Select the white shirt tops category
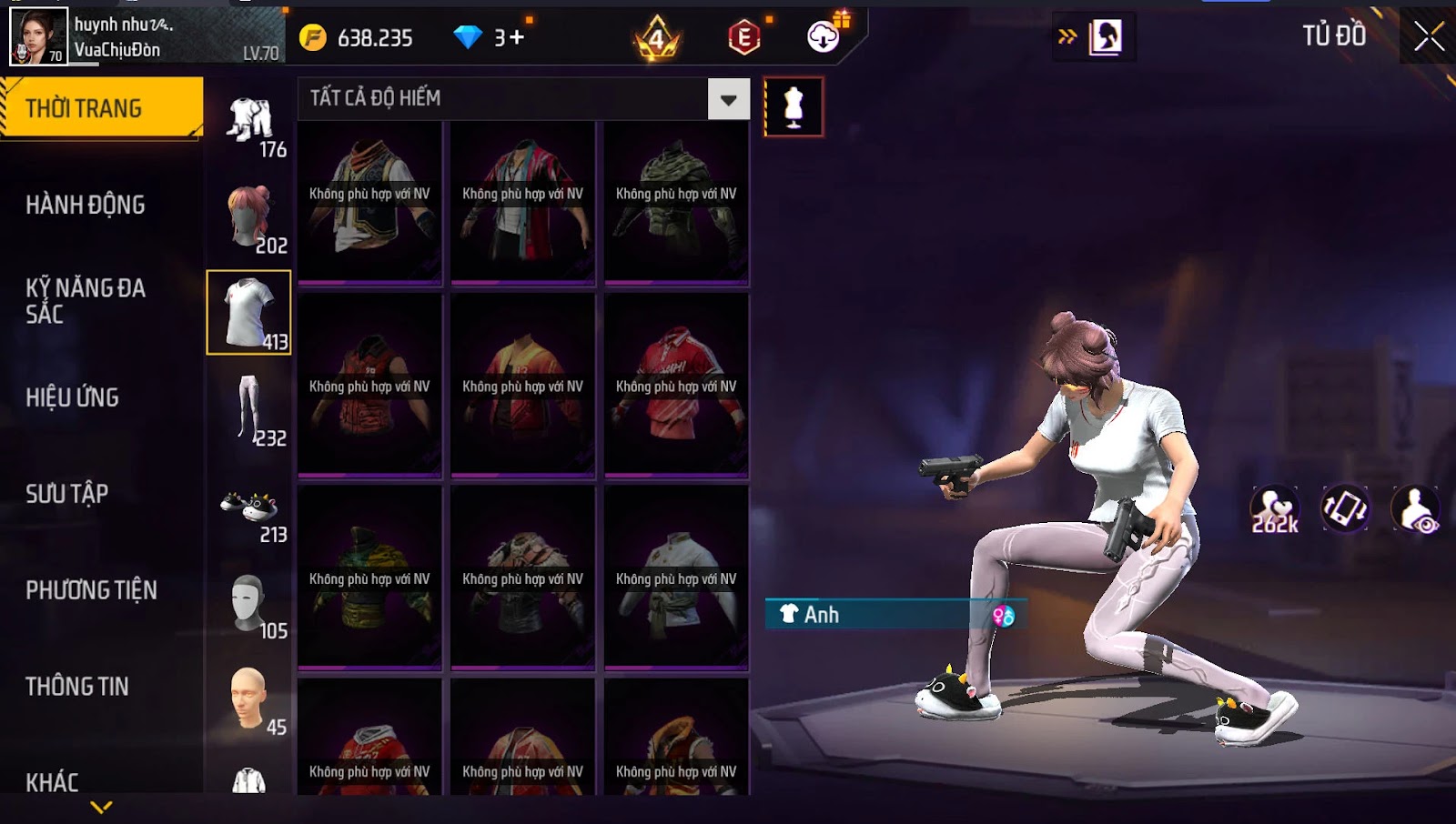The image size is (1456, 824). point(248,312)
